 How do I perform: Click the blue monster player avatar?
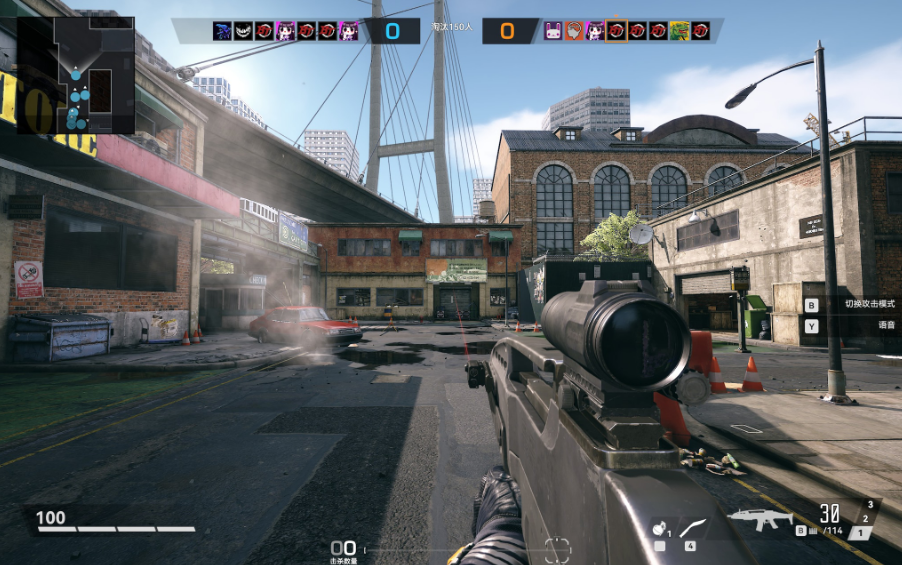click(x=222, y=31)
